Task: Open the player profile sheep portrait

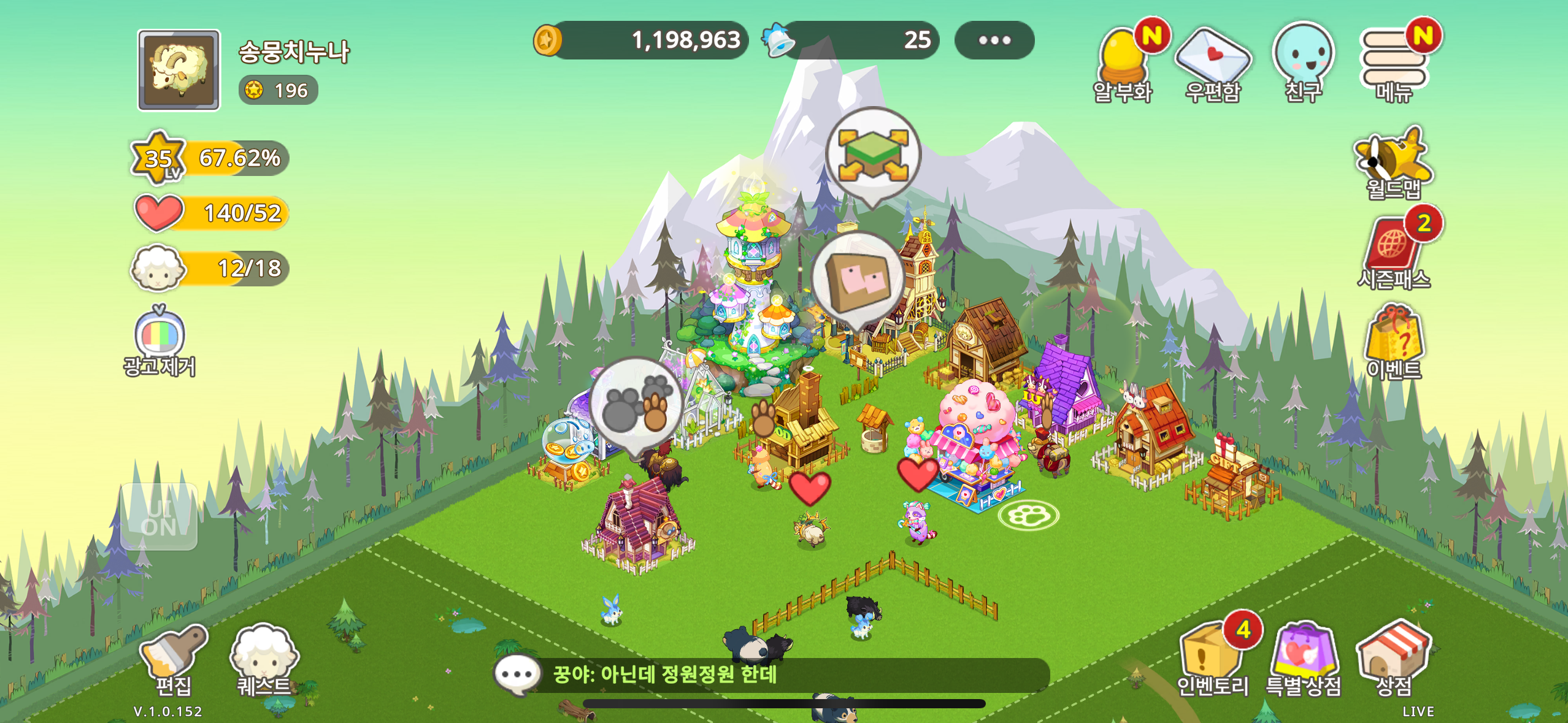Action: (179, 70)
